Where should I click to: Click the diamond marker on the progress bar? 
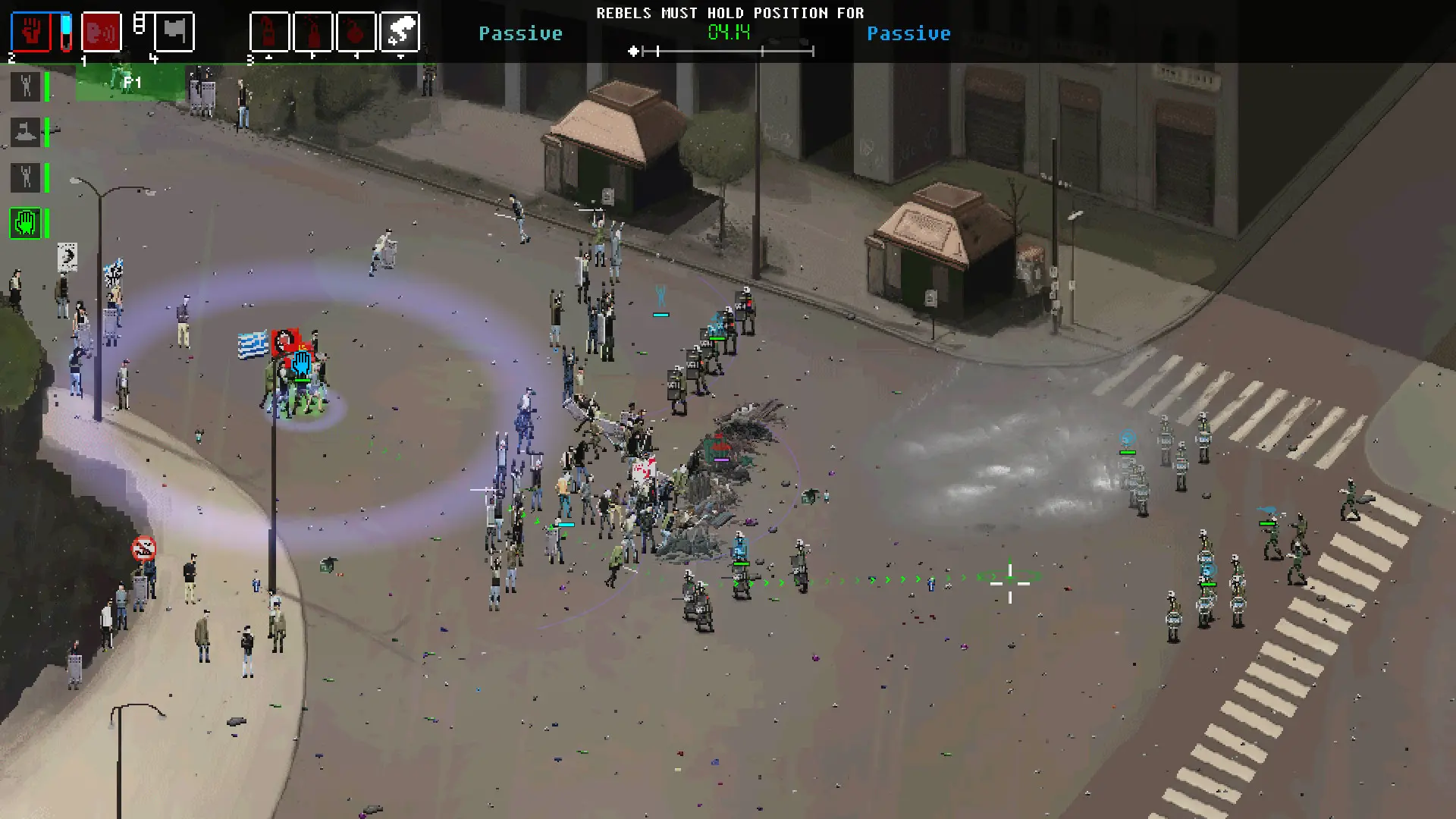click(634, 50)
